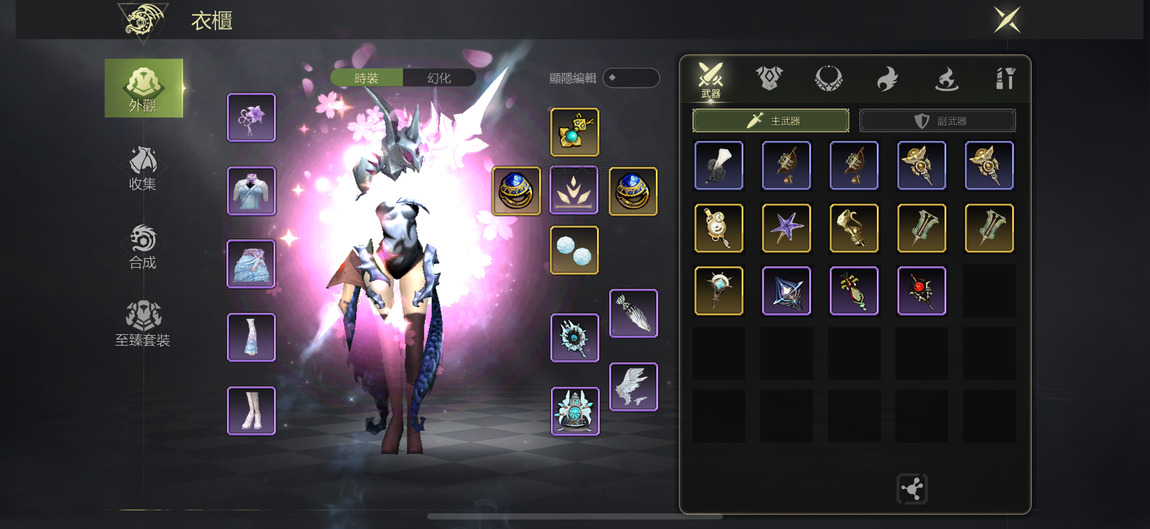Switch to the 幻化 transmog tab
Viewport: 1150px width, 529px height.
[439, 78]
